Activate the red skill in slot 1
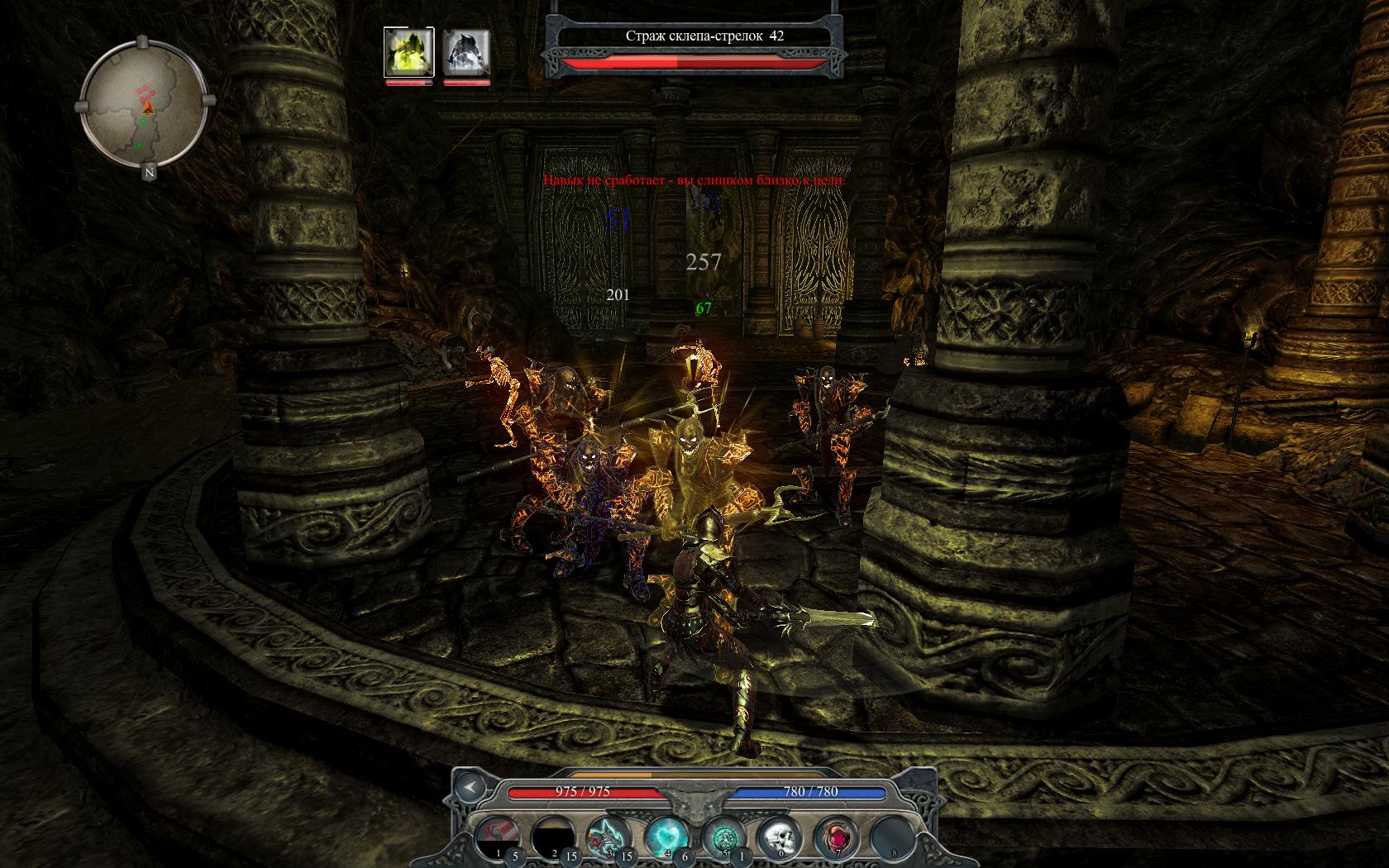Image resolution: width=1389 pixels, height=868 pixels. click(x=499, y=835)
